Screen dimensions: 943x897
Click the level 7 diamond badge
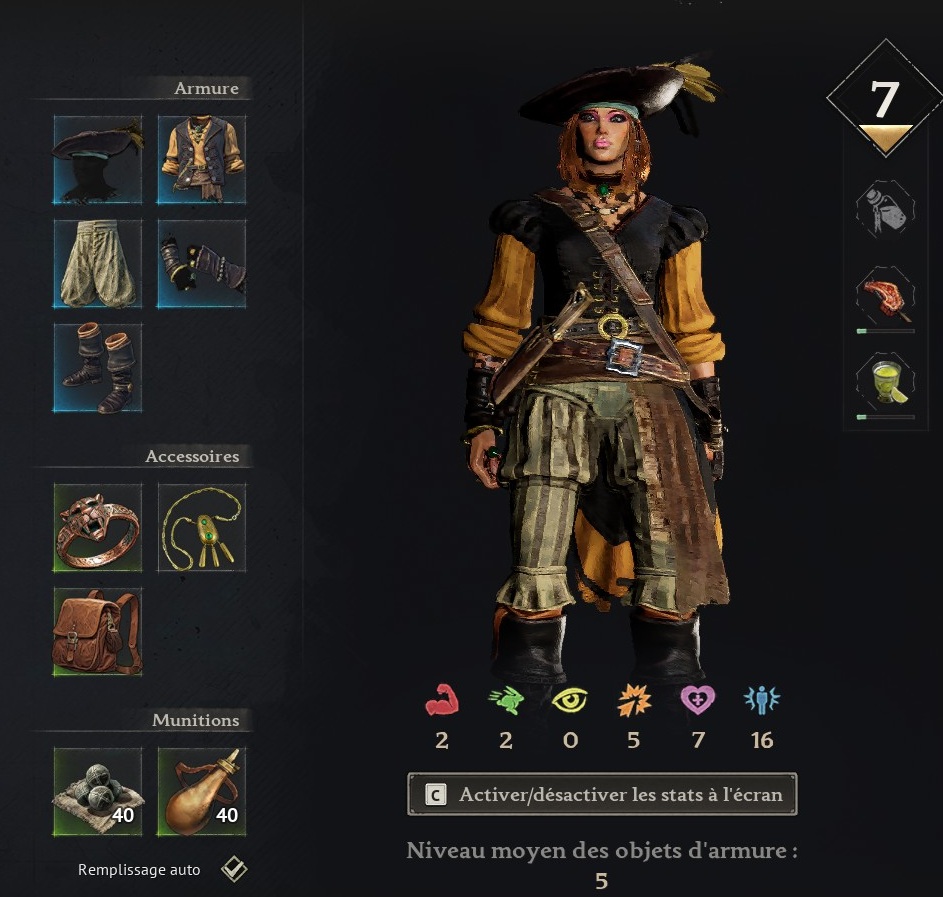(885, 100)
